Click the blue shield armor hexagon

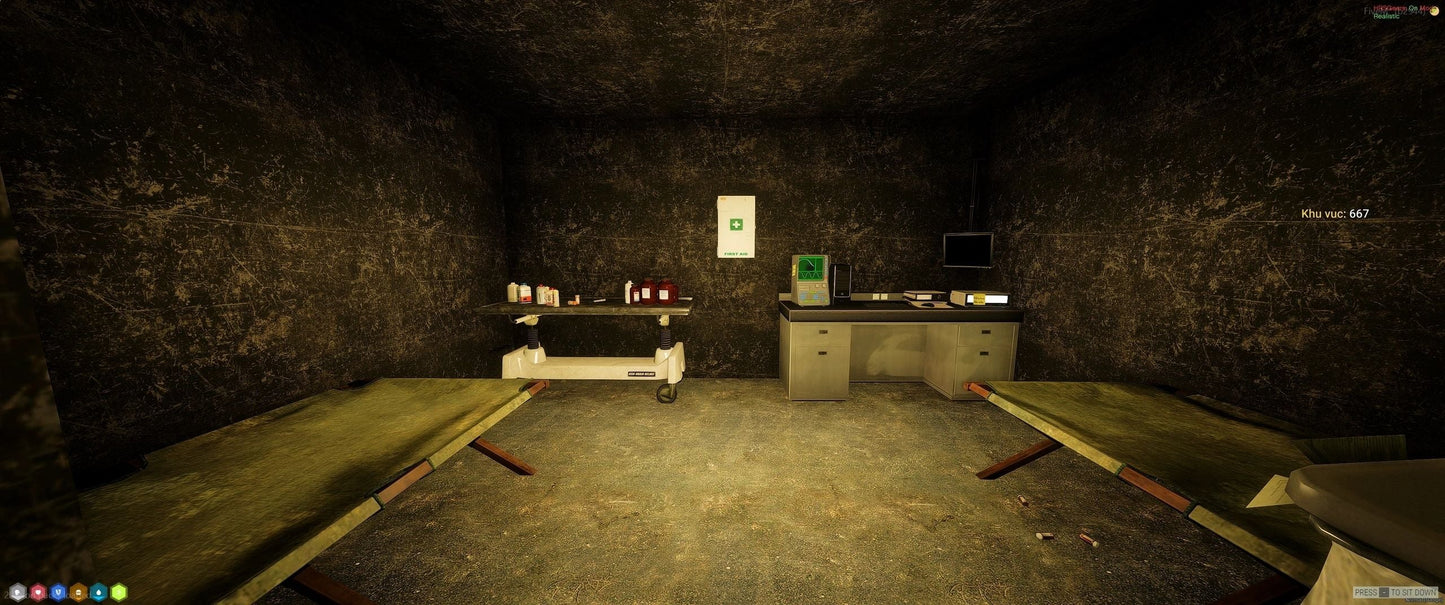58,592
